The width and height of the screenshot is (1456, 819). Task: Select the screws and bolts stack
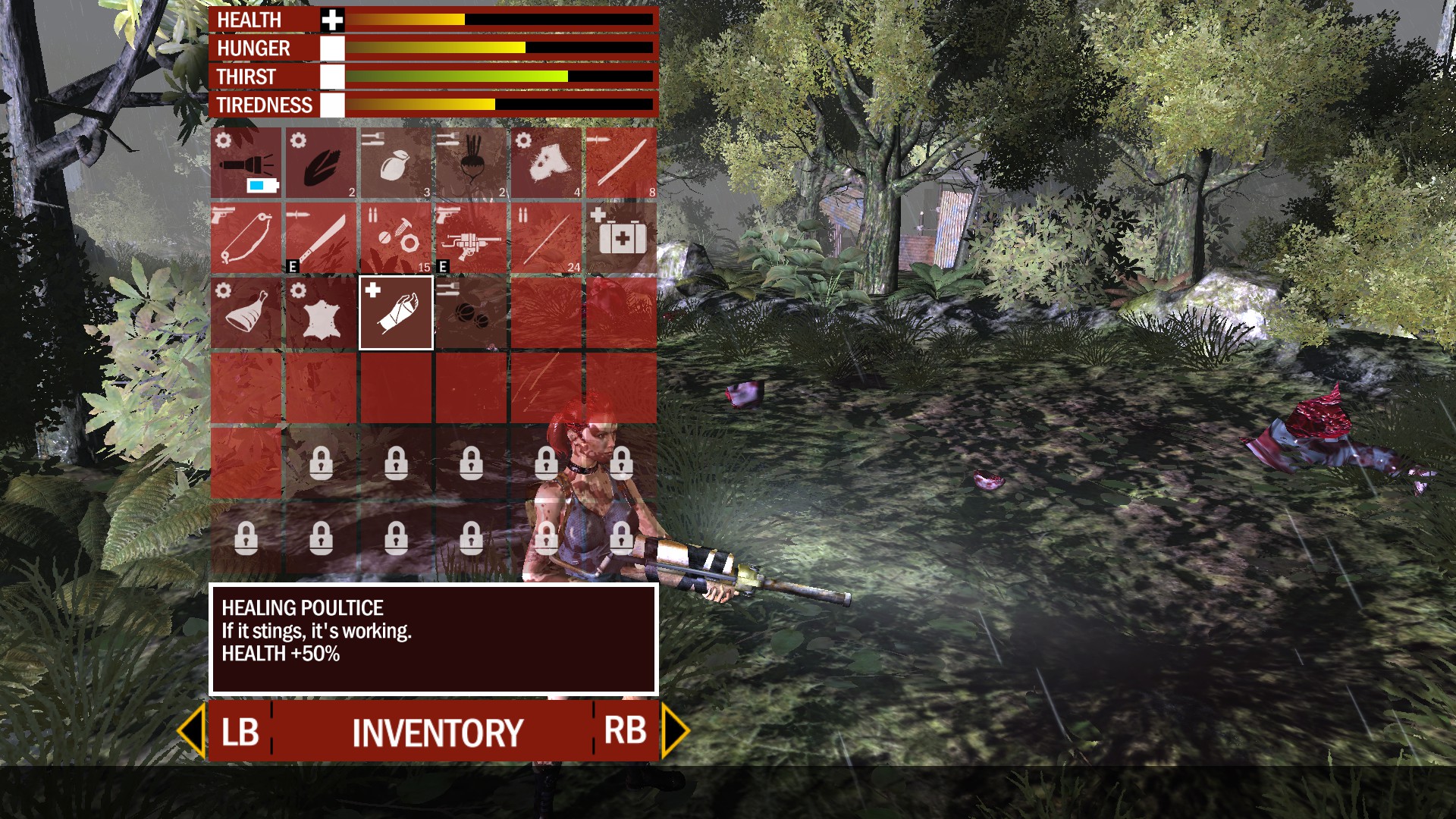[x=394, y=237]
